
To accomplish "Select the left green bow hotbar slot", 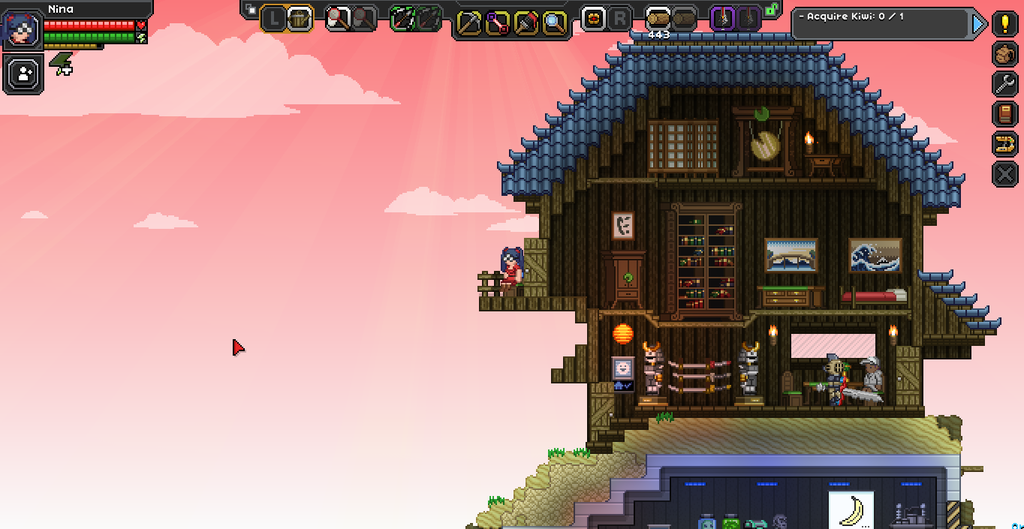I will [403, 18].
